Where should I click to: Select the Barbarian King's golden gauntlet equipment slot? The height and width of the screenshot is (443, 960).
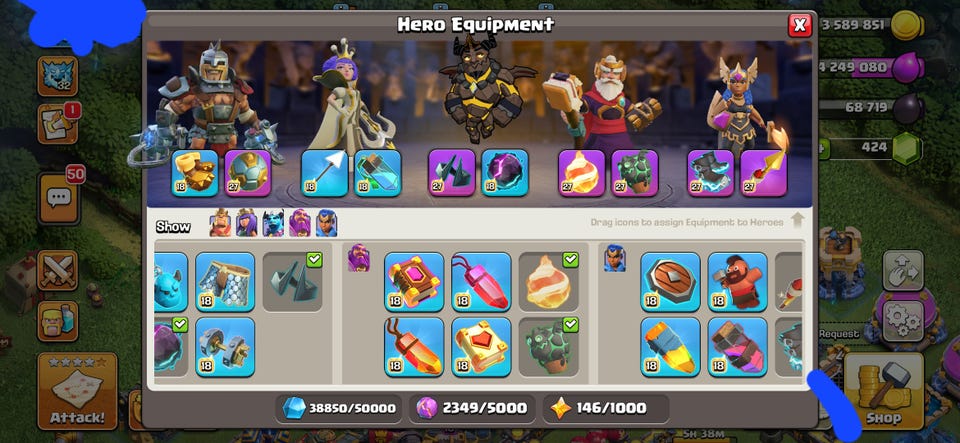click(x=194, y=172)
